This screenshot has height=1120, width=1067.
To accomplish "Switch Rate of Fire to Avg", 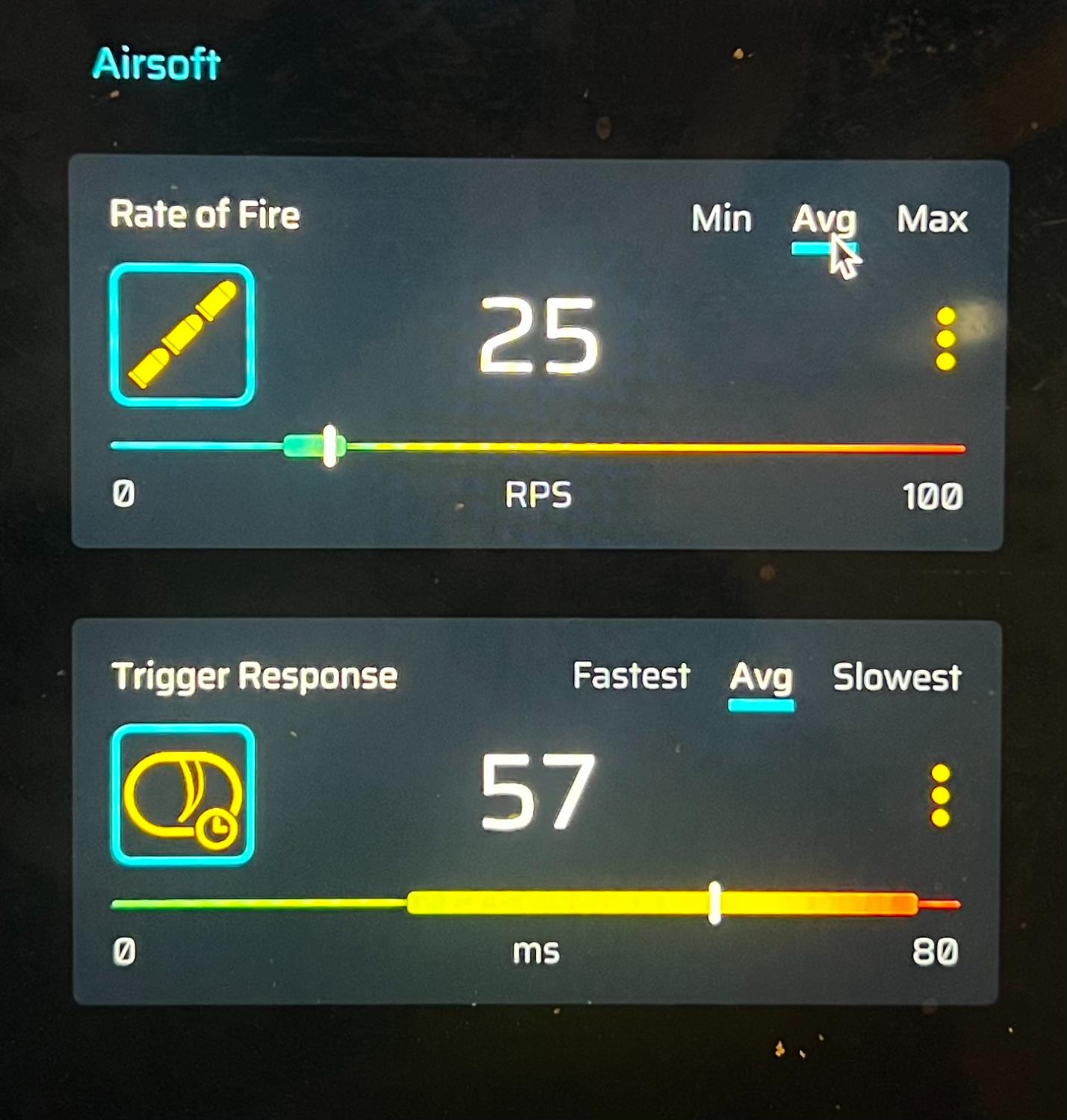I will coord(824,220).
